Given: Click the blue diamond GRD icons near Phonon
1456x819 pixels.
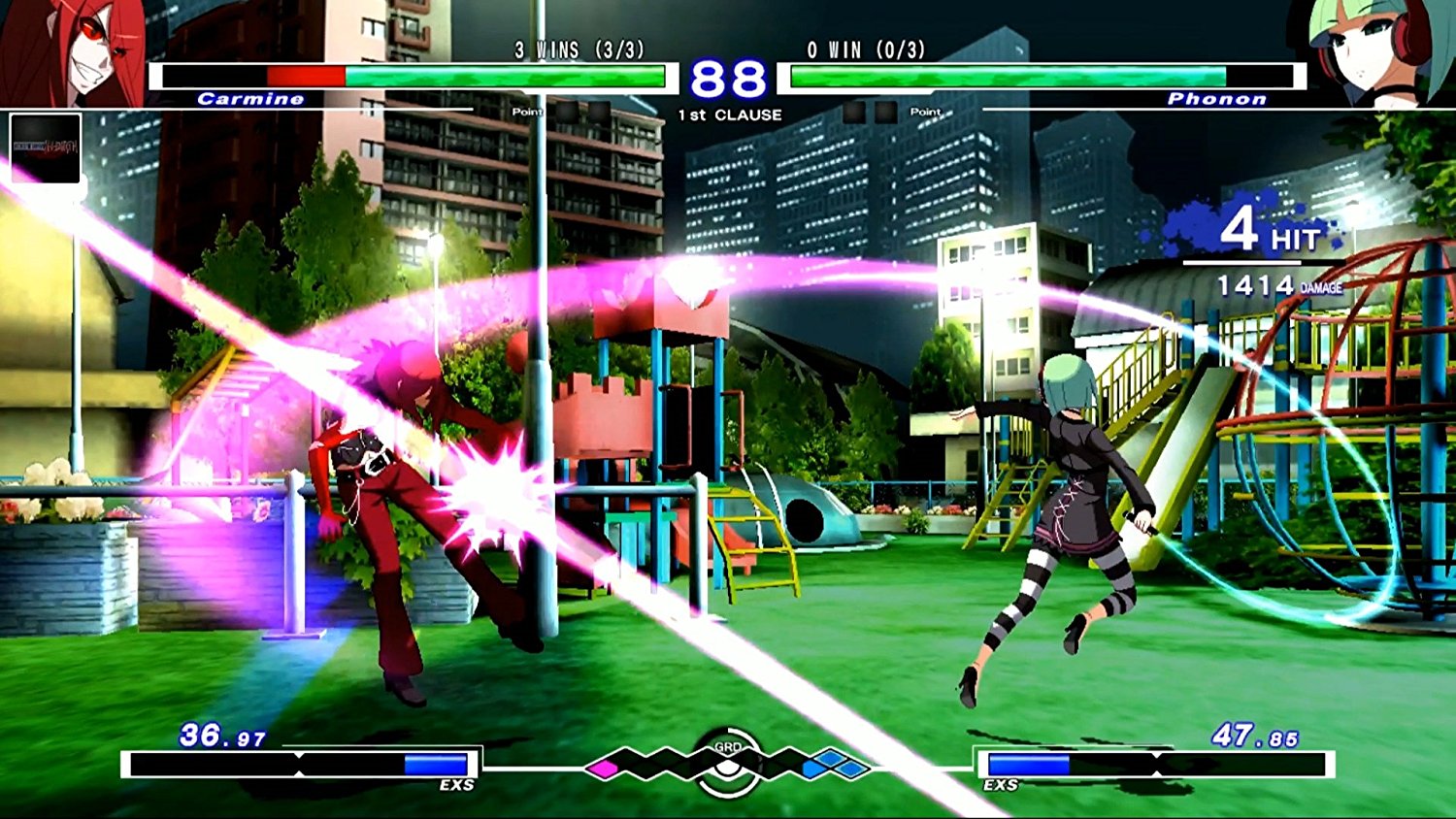Looking at the screenshot, I should [828, 769].
